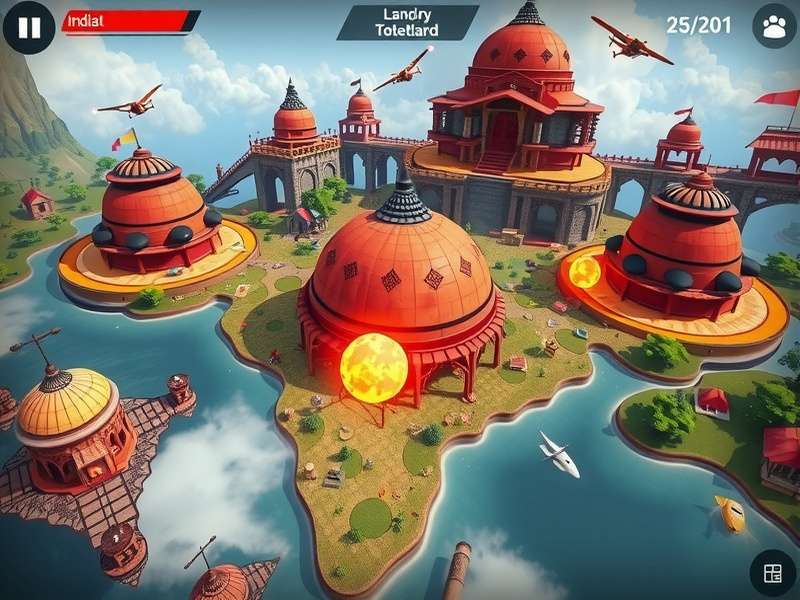Open the players group icon

pyautogui.click(x=773, y=27)
